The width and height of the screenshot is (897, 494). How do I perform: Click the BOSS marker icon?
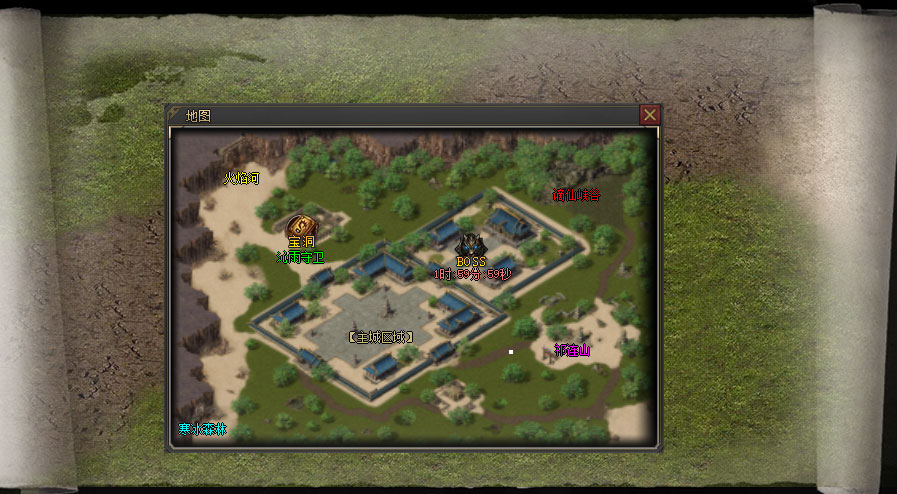(x=470, y=245)
